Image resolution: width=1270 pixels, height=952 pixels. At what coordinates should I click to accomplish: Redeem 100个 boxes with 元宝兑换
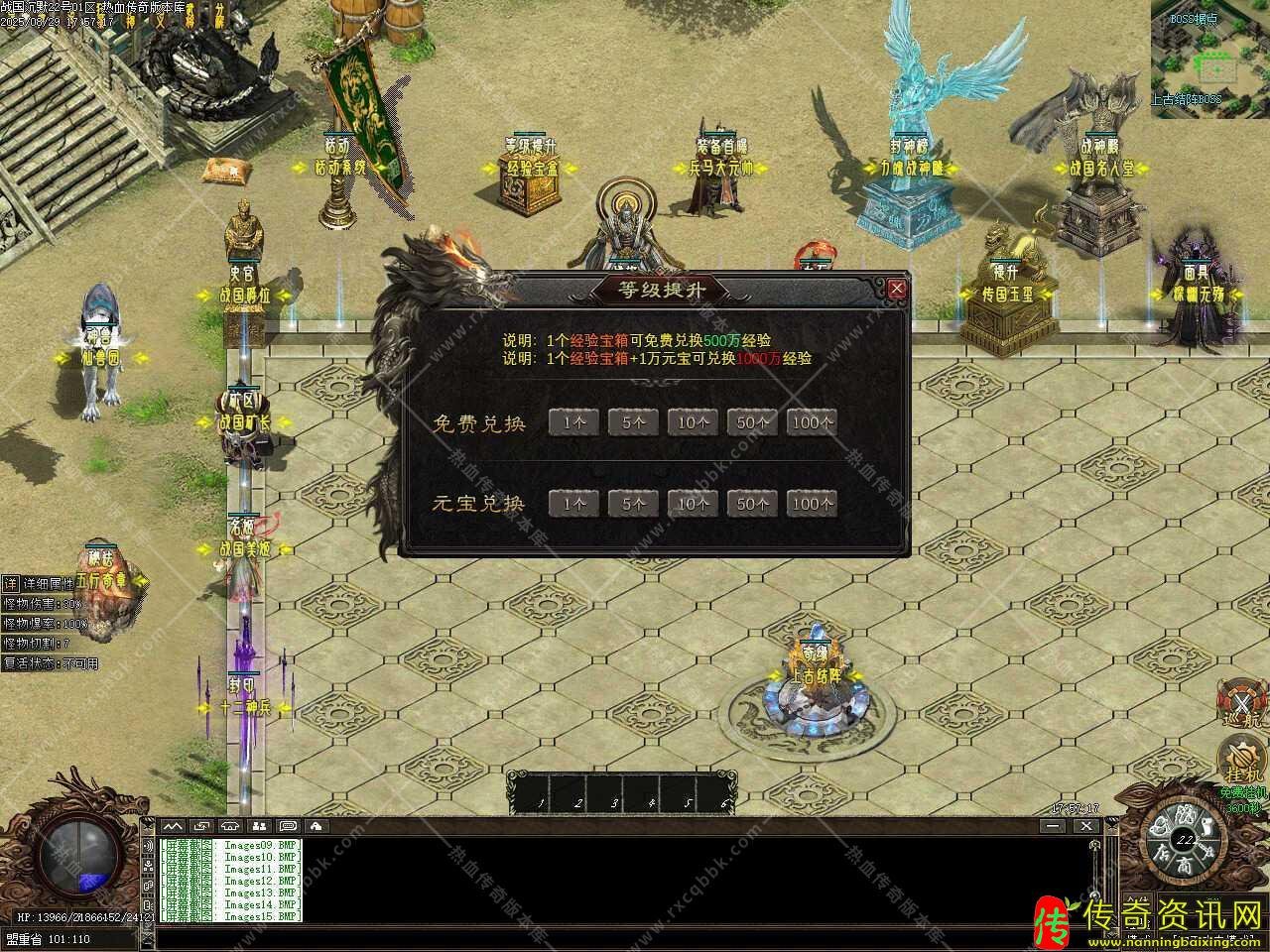coord(813,504)
